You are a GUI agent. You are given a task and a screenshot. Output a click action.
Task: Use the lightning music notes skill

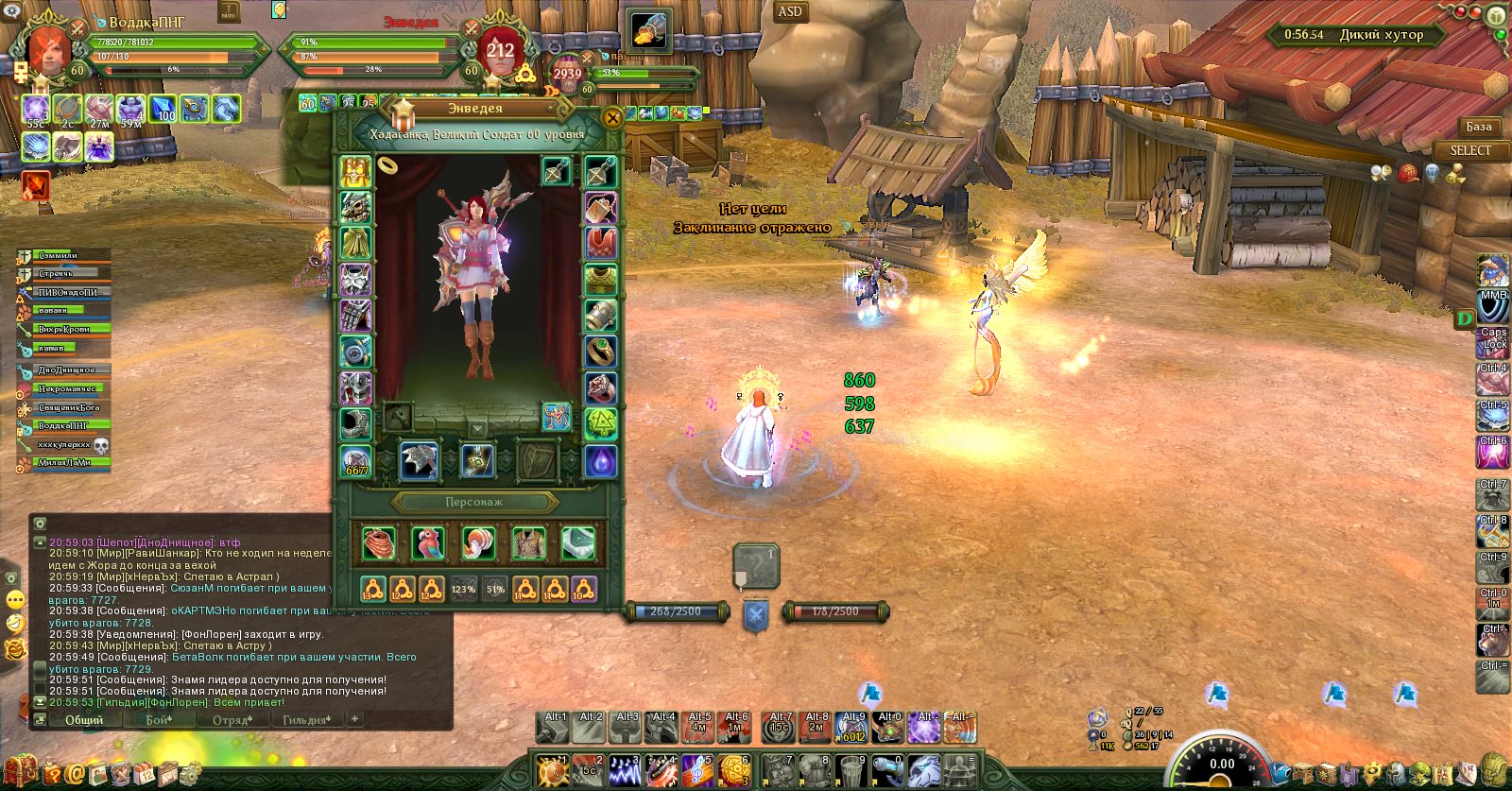click(x=624, y=771)
